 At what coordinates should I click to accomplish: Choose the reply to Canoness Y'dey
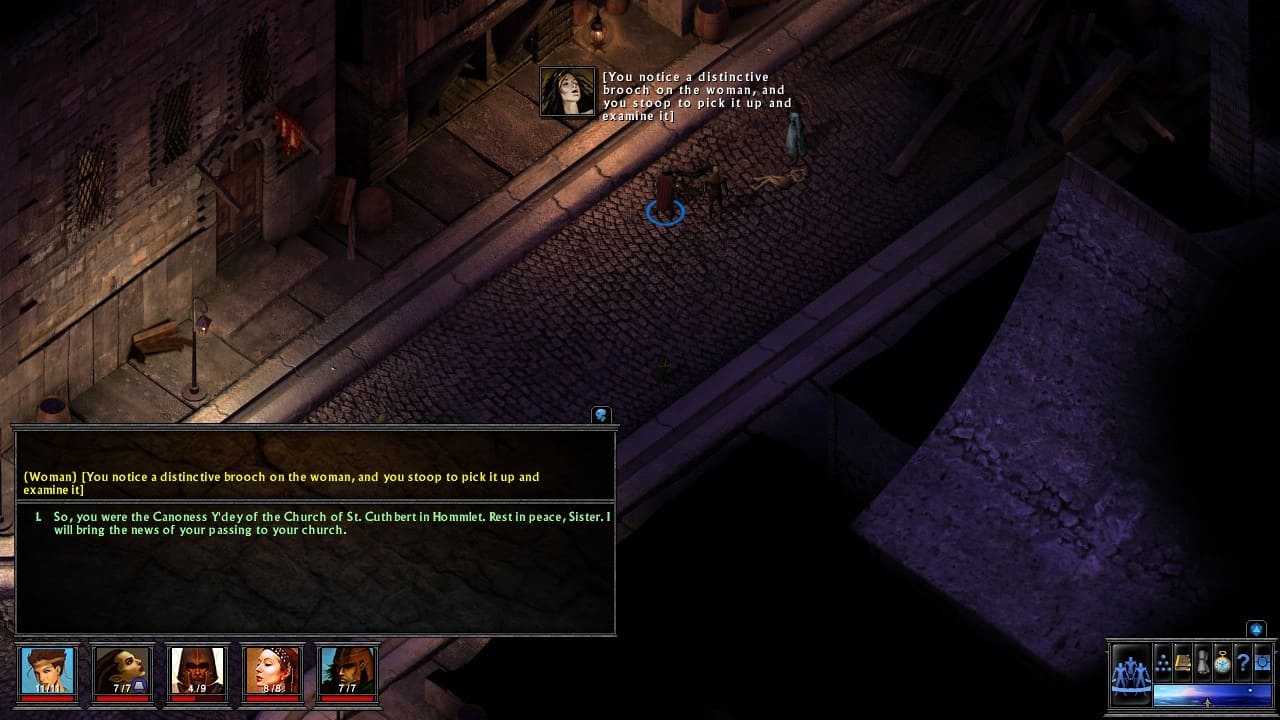(x=330, y=523)
